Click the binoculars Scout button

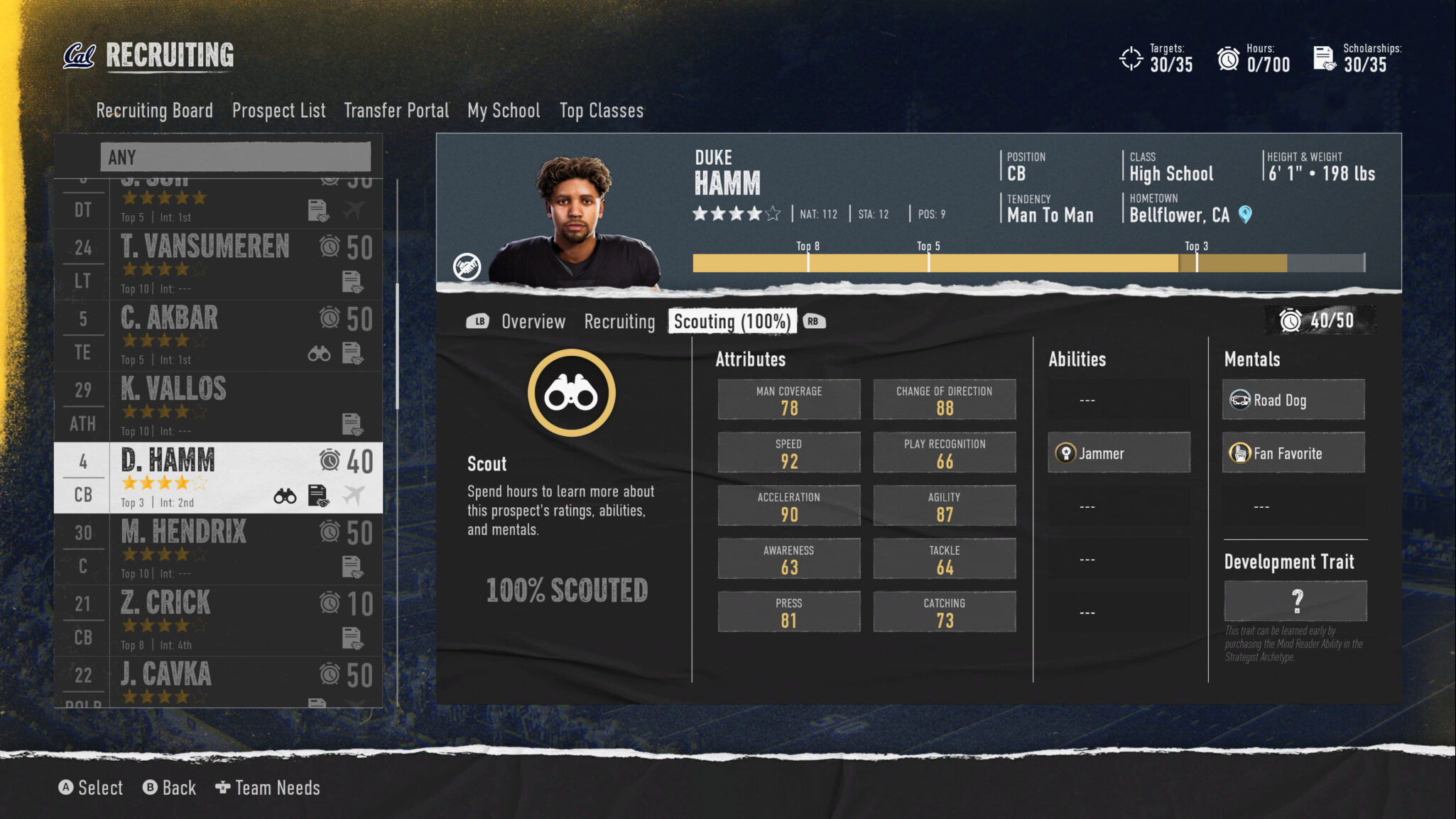571,393
